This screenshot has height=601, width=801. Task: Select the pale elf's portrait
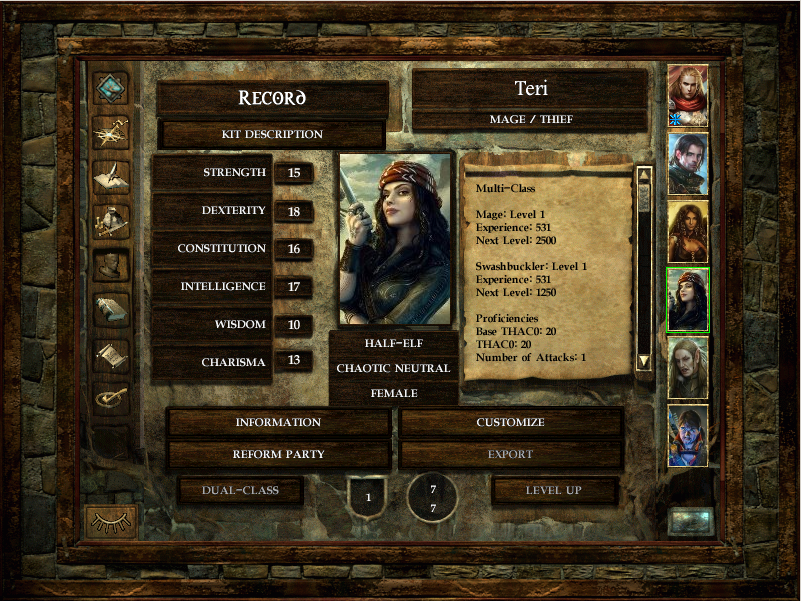tap(688, 367)
